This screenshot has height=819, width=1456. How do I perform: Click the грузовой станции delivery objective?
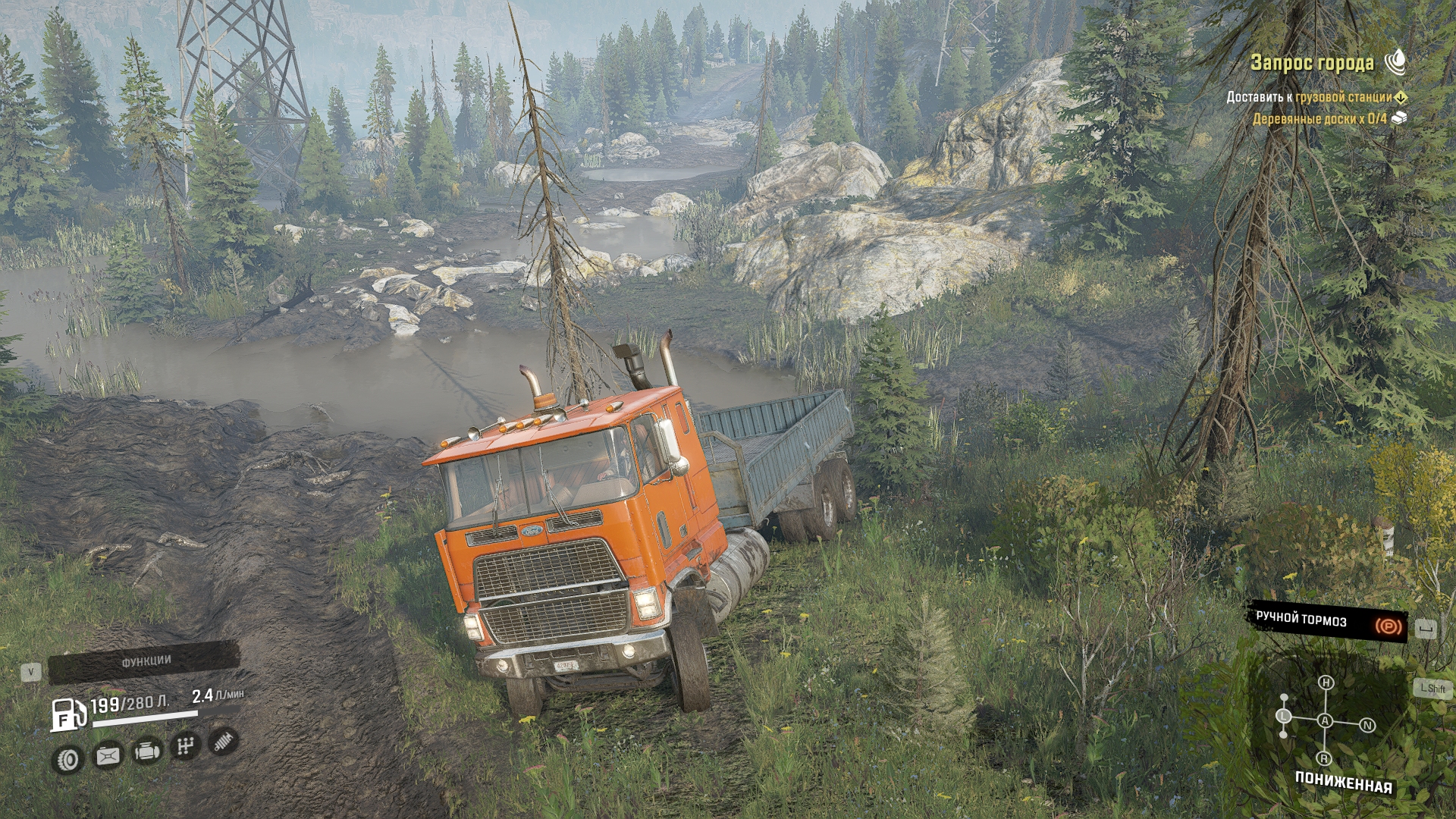pyautogui.click(x=1343, y=97)
